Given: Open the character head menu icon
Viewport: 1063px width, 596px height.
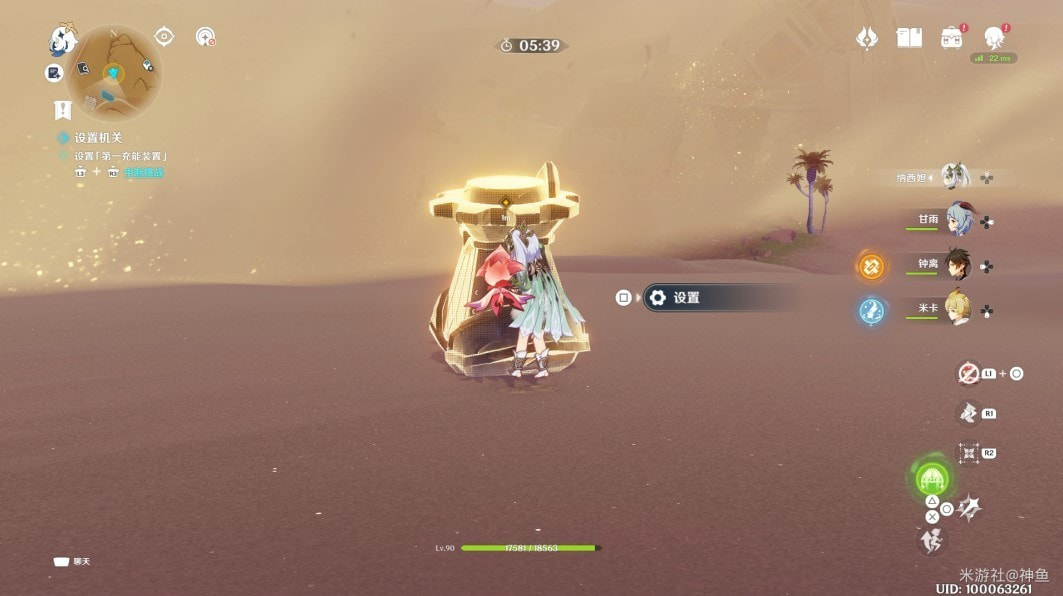Looking at the screenshot, I should 994,38.
